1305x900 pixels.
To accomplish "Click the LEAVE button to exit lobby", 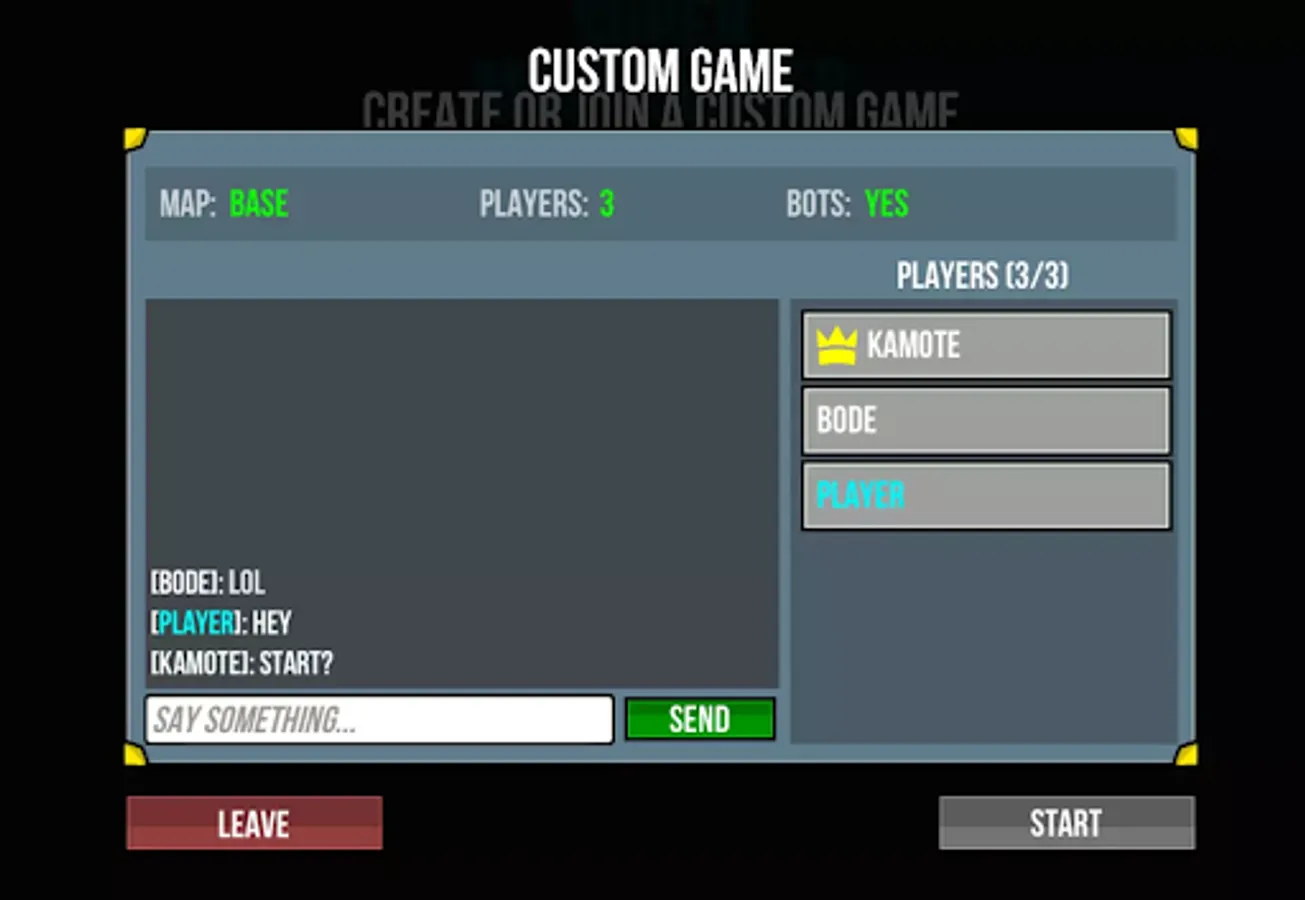I will (253, 822).
